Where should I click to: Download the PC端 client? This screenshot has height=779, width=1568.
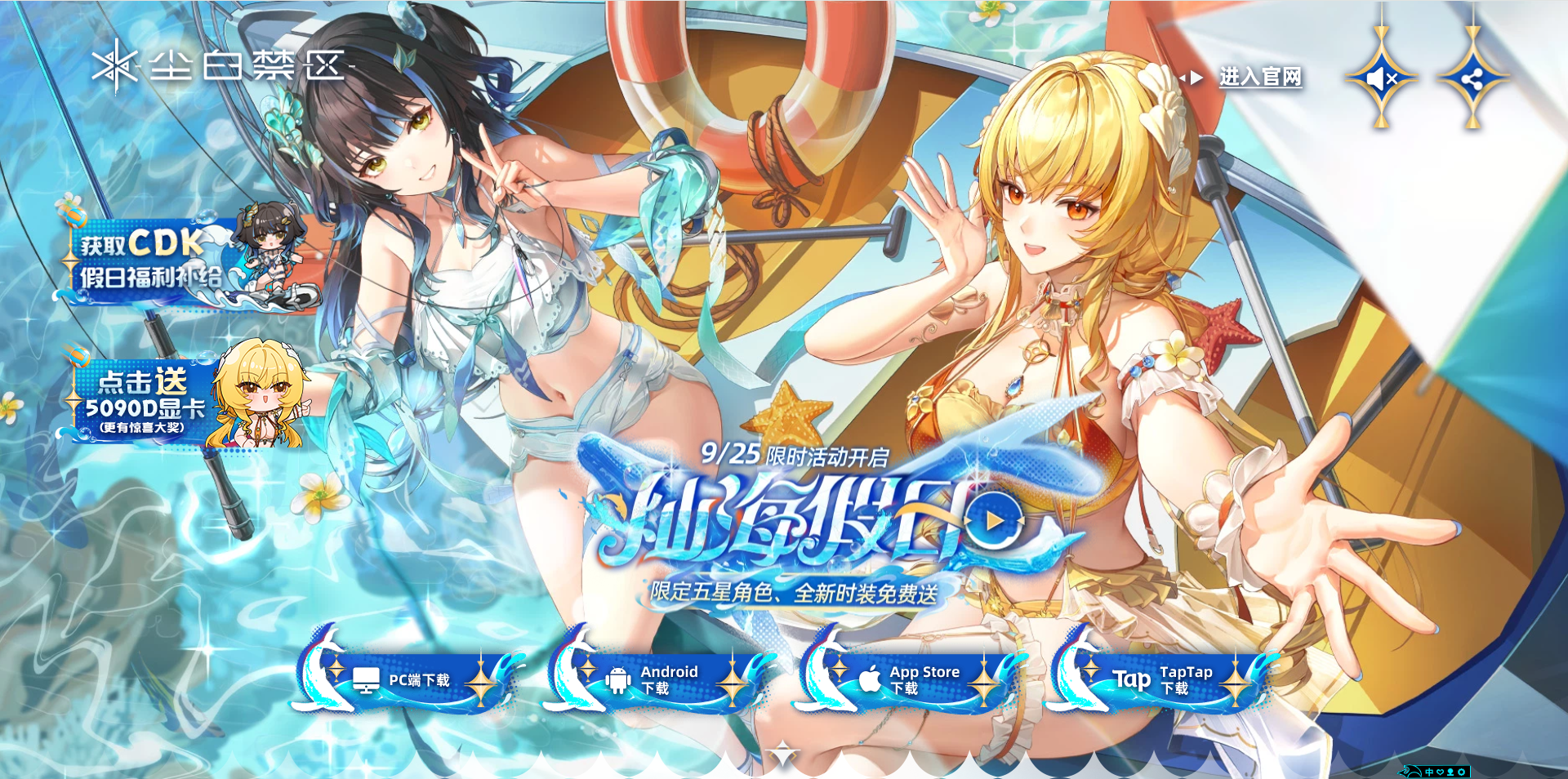coord(408,679)
